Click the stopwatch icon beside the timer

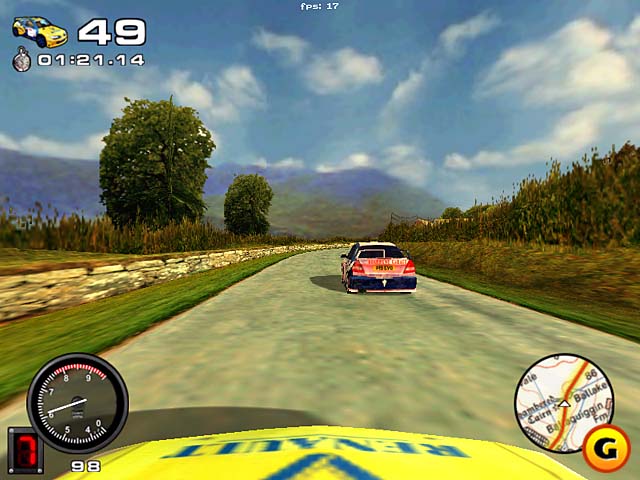click(x=22, y=60)
